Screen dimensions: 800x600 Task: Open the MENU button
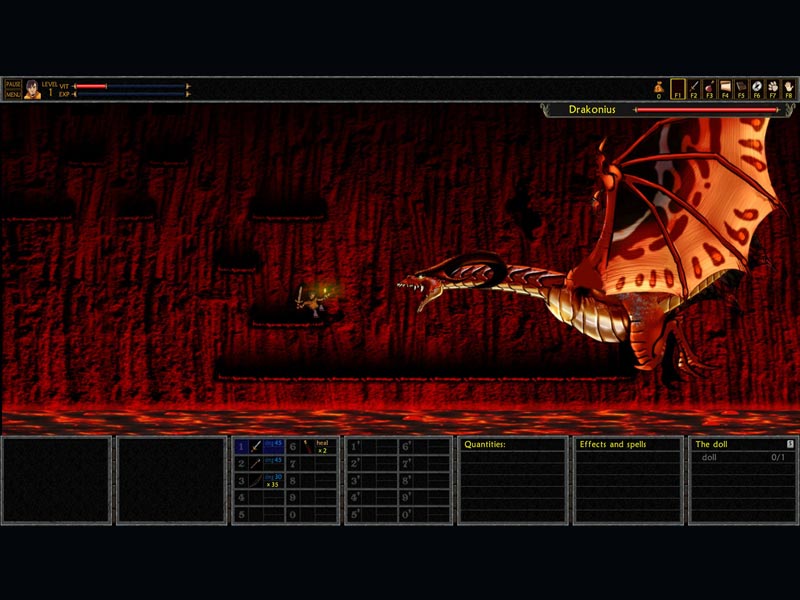point(13,94)
